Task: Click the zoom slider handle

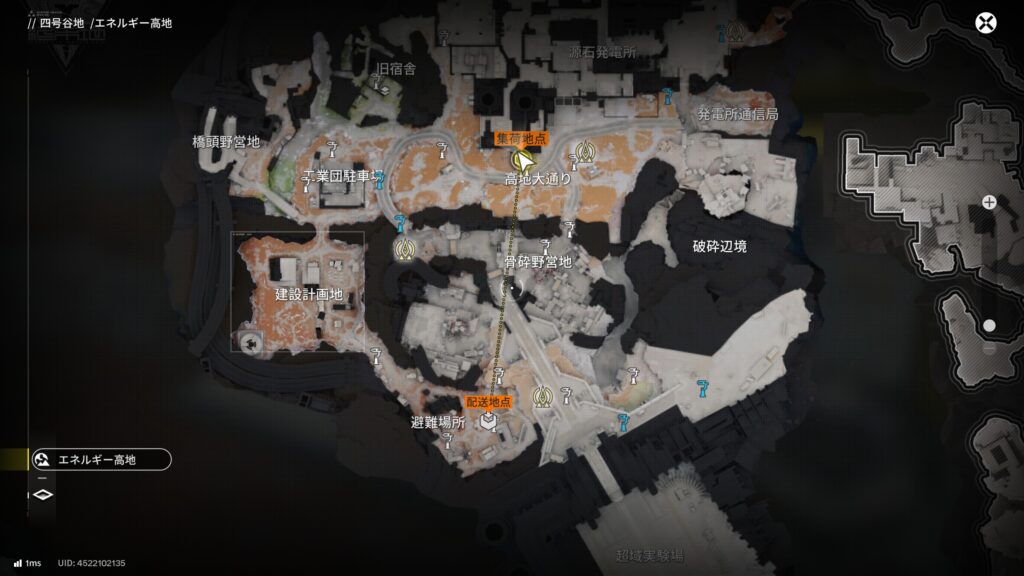Action: (x=989, y=326)
